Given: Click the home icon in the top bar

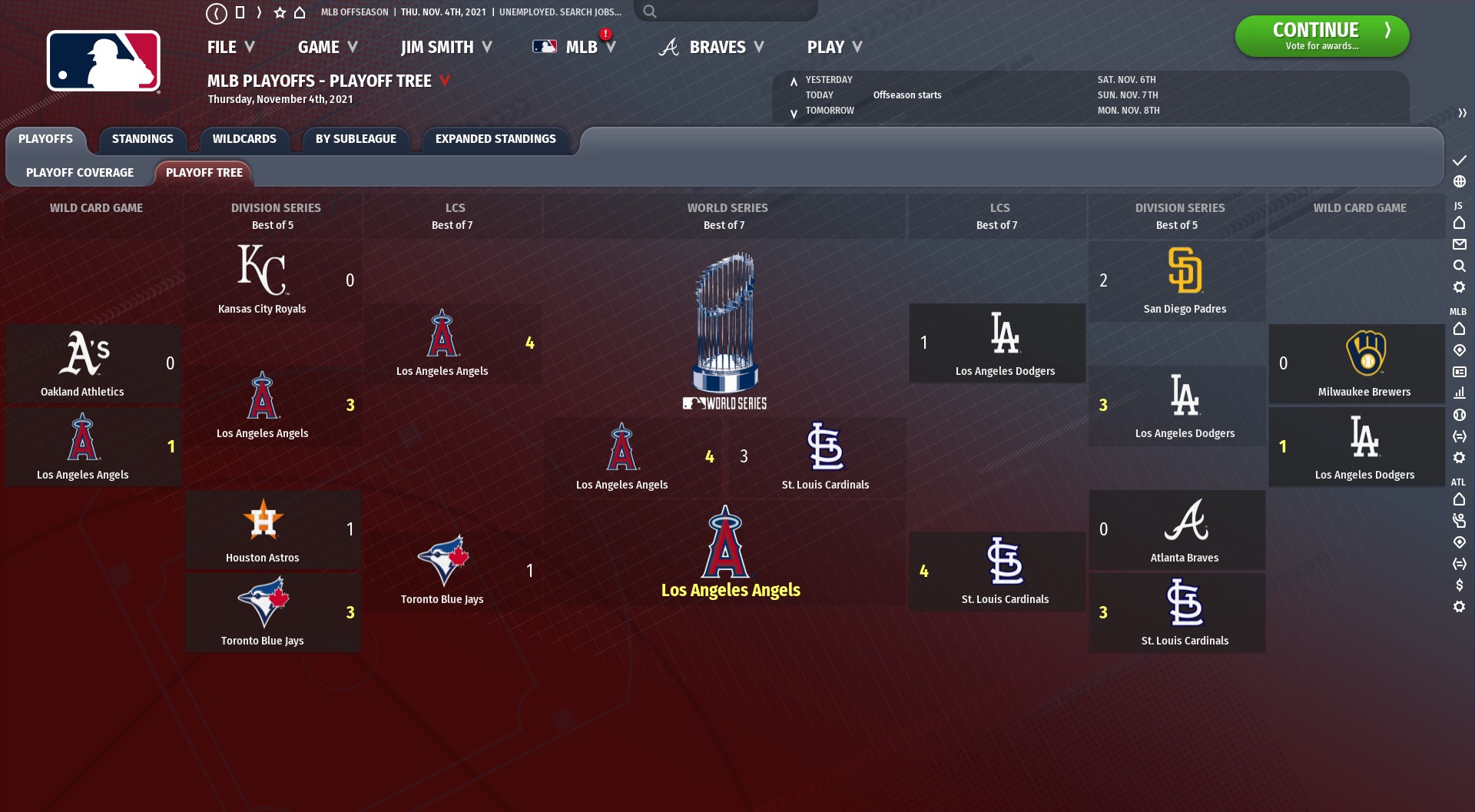Looking at the screenshot, I should pos(300,12).
